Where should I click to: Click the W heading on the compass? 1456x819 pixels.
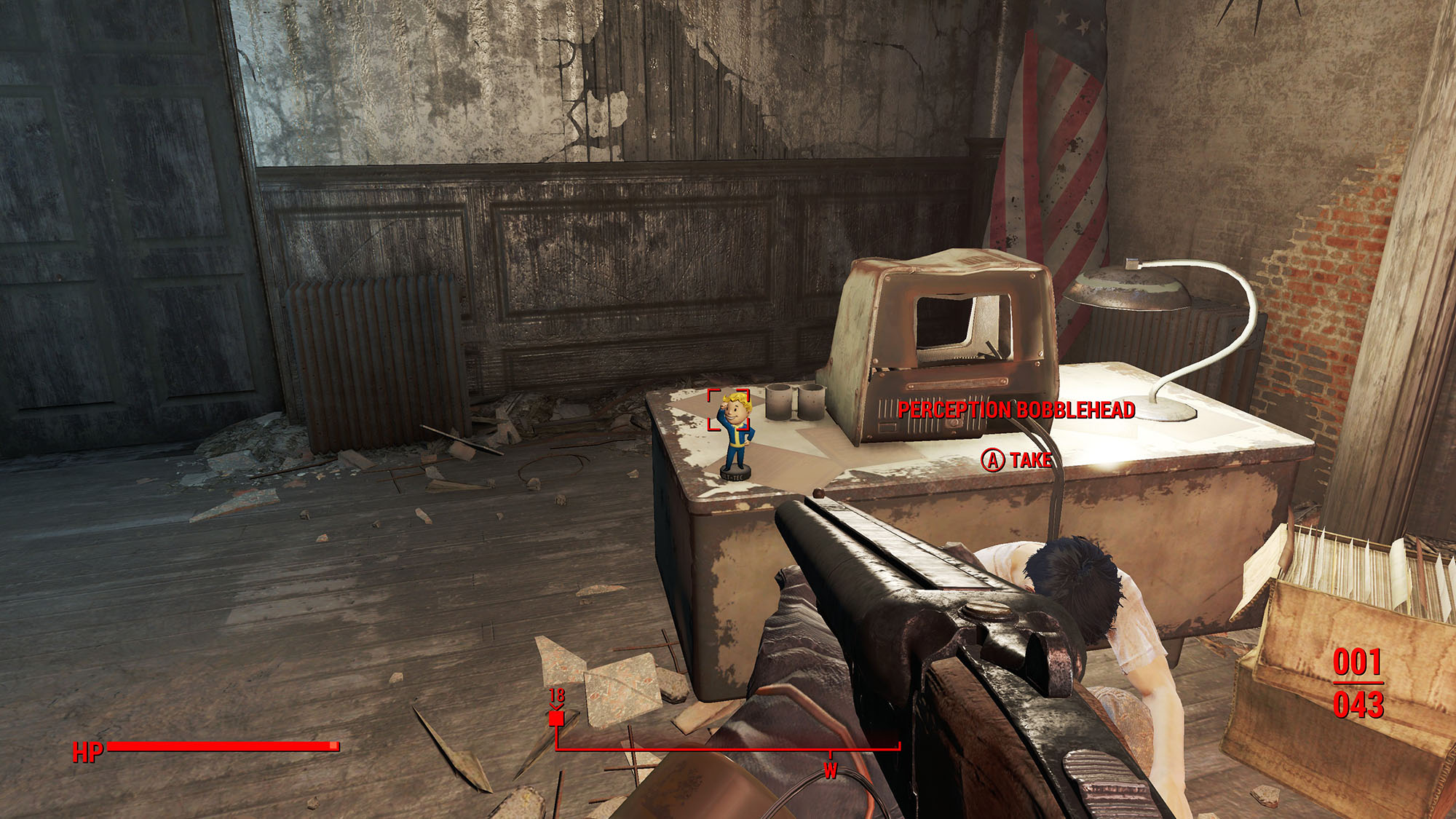830,770
